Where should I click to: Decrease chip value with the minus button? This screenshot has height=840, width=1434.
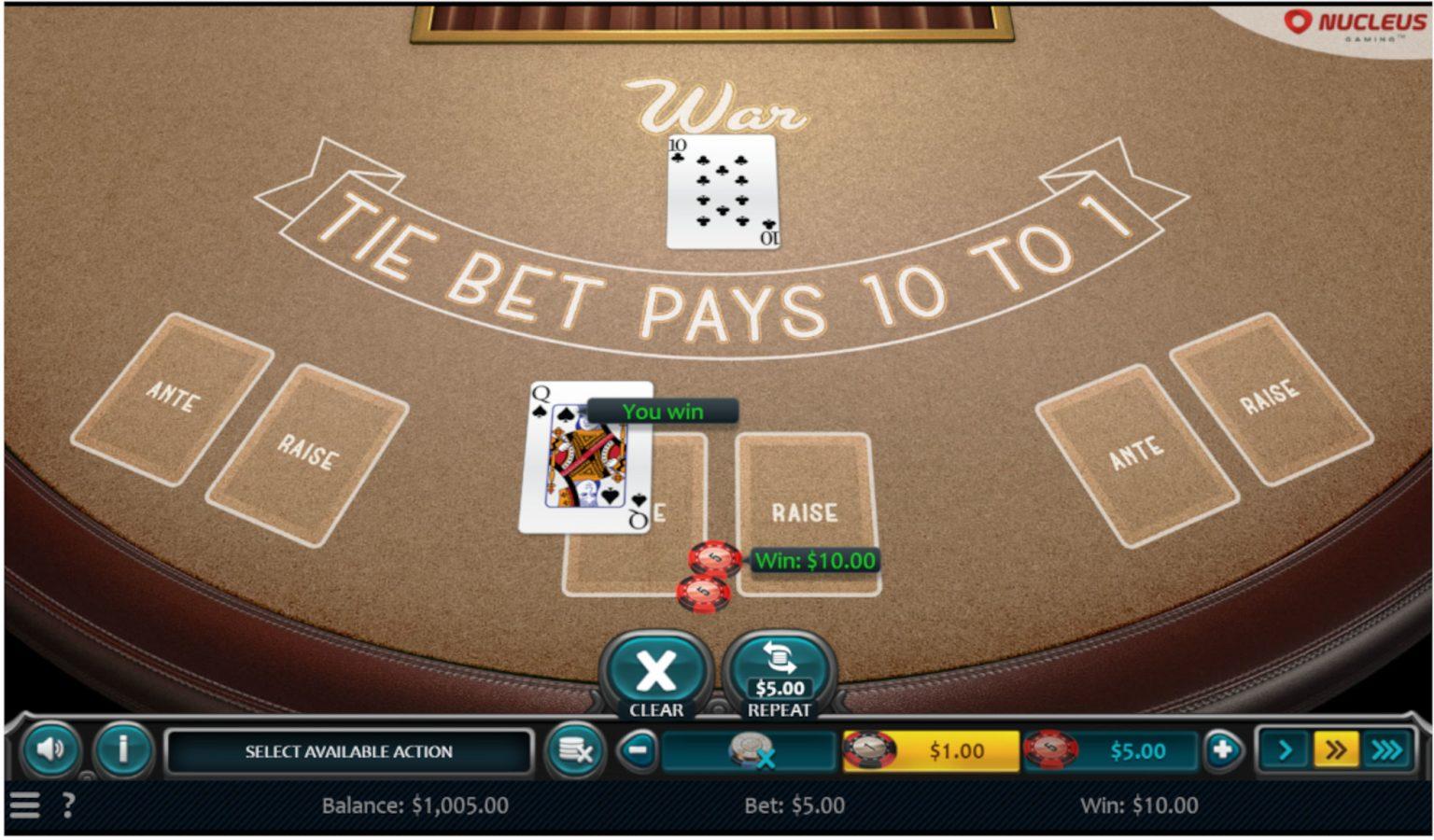[639, 750]
